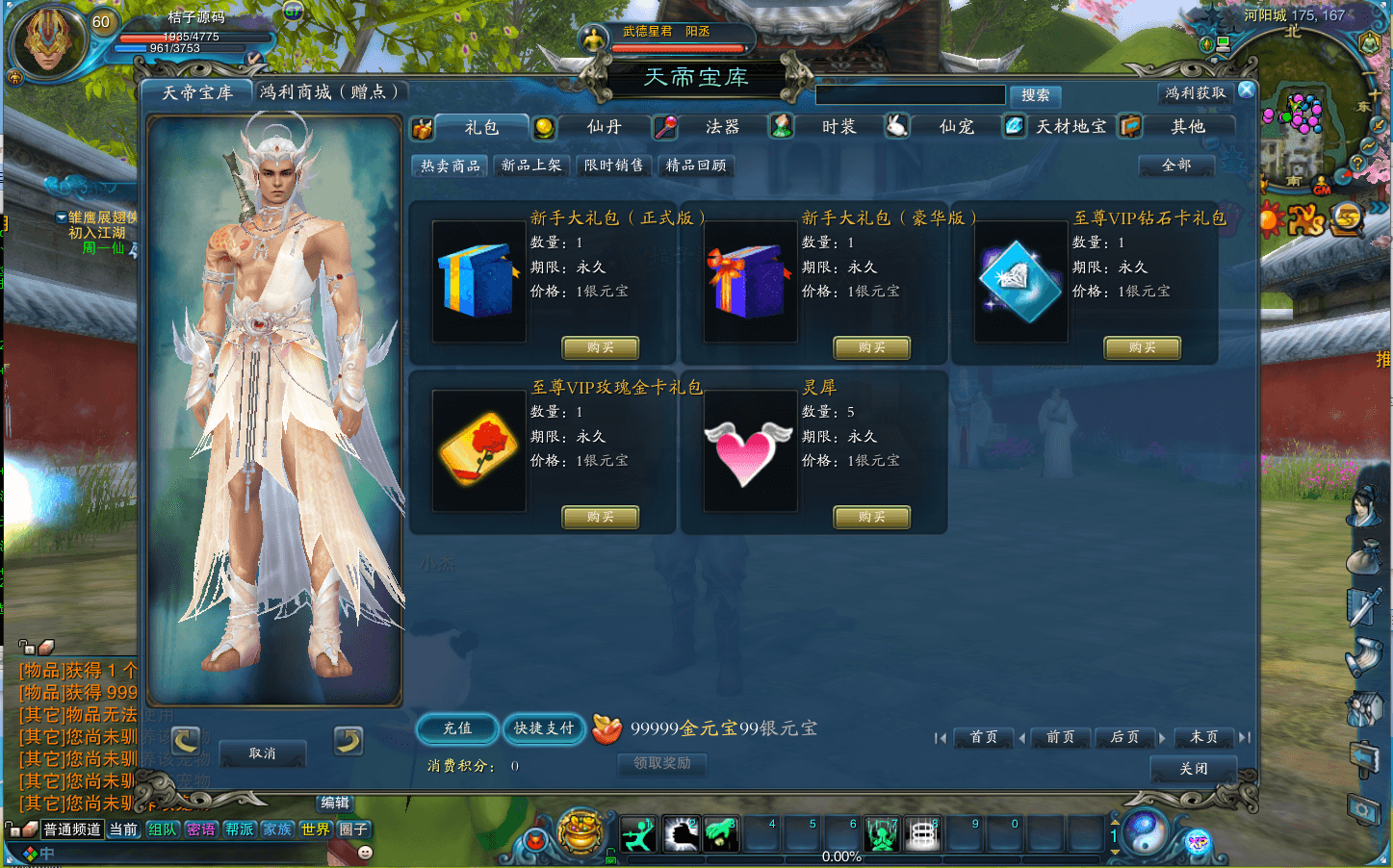Click the shop search input field
This screenshot has width=1393, height=868.
tap(910, 95)
